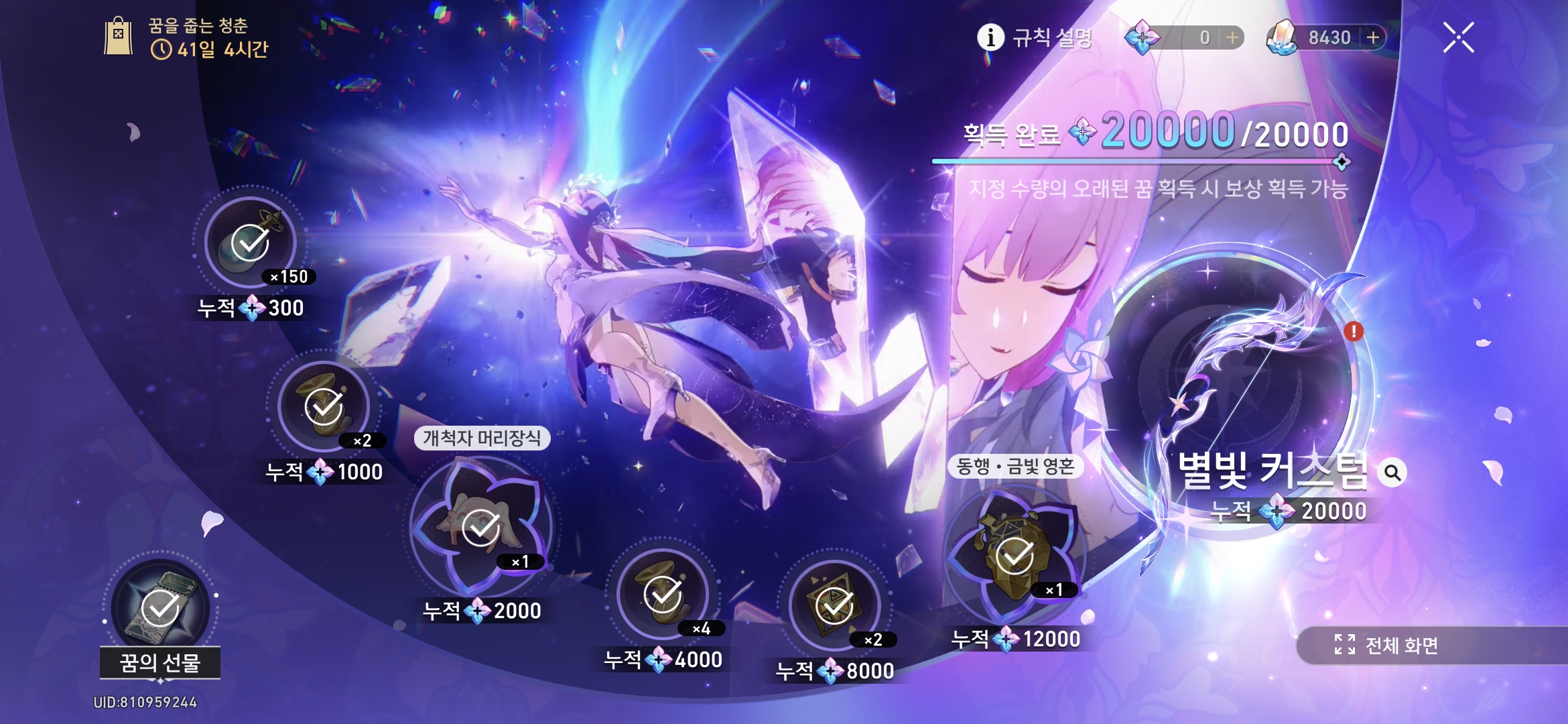Open the 꿈을 줍는 청춘 shop bag icon
Image resolution: width=1568 pixels, height=724 pixels.
point(119,37)
